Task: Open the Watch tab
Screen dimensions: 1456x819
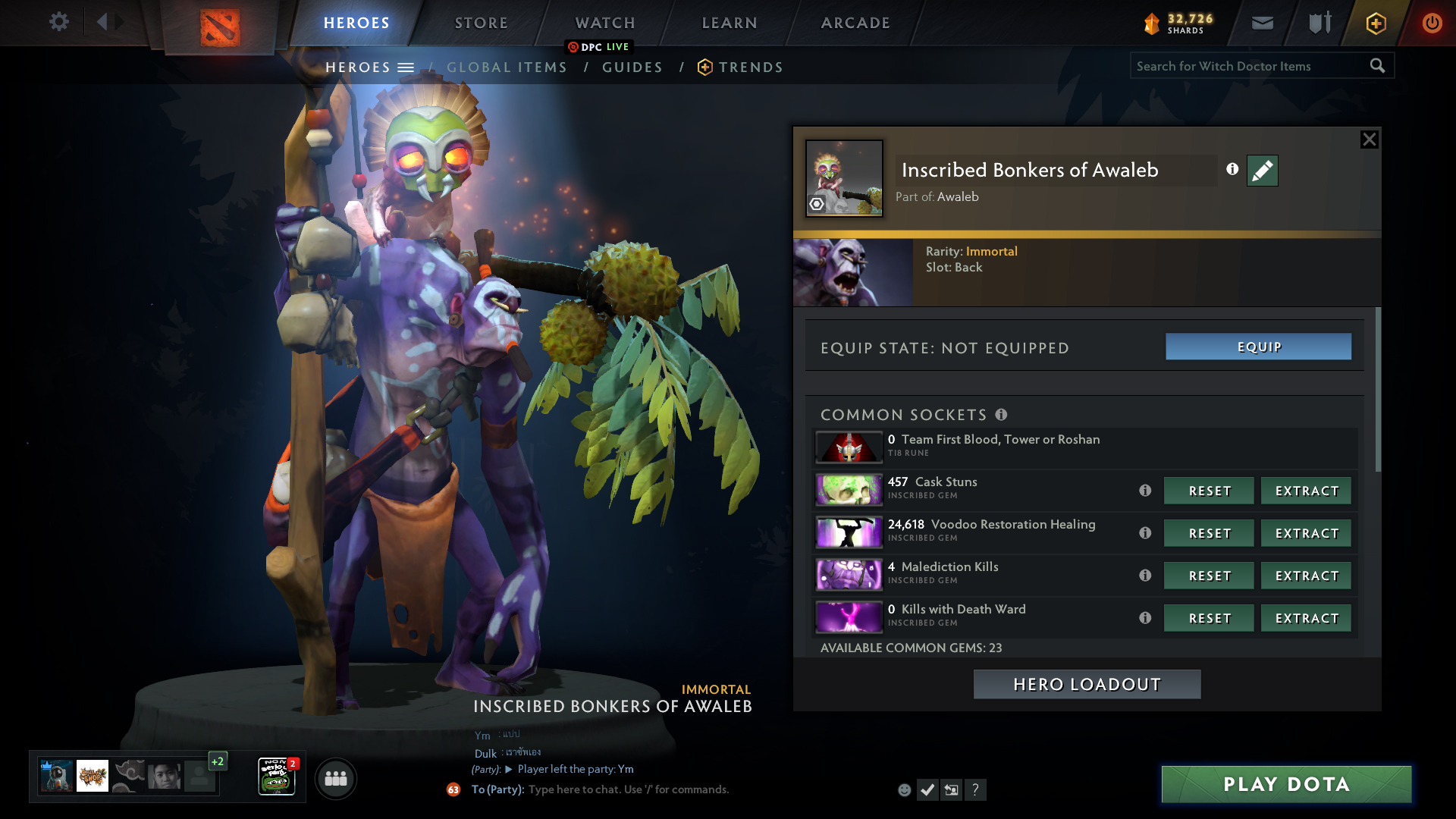Action: pyautogui.click(x=605, y=23)
